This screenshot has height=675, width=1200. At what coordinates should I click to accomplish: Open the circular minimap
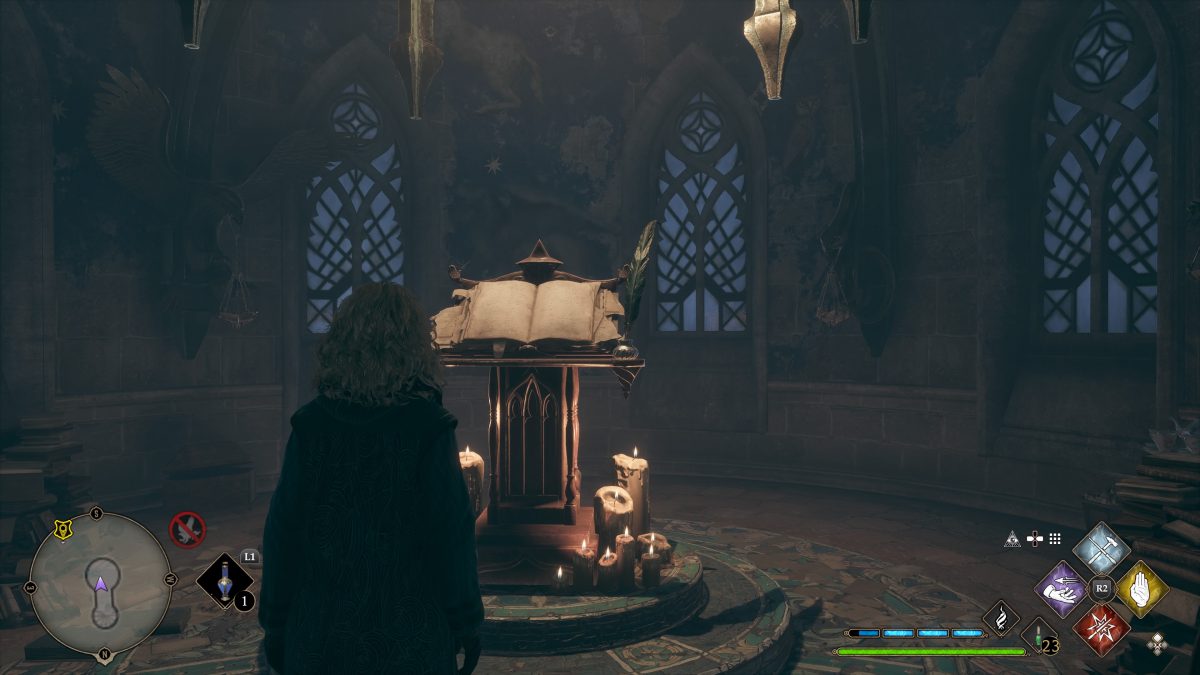(100, 583)
